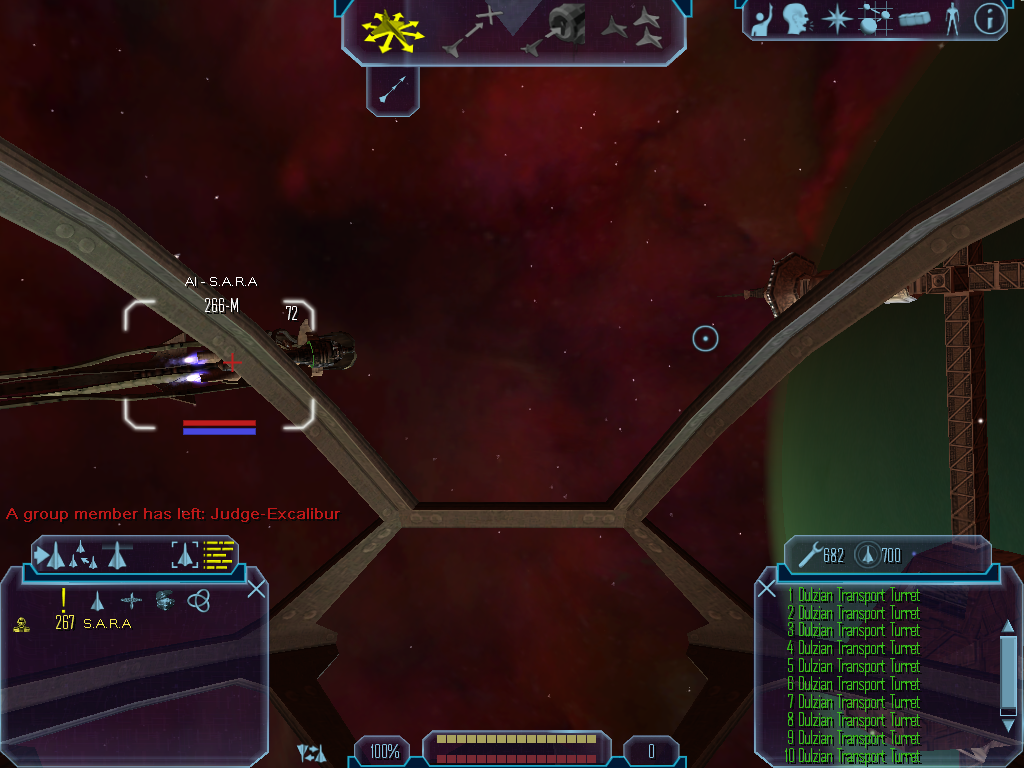
Task: Close the S.A.R.A group panel
Action: tap(256, 589)
